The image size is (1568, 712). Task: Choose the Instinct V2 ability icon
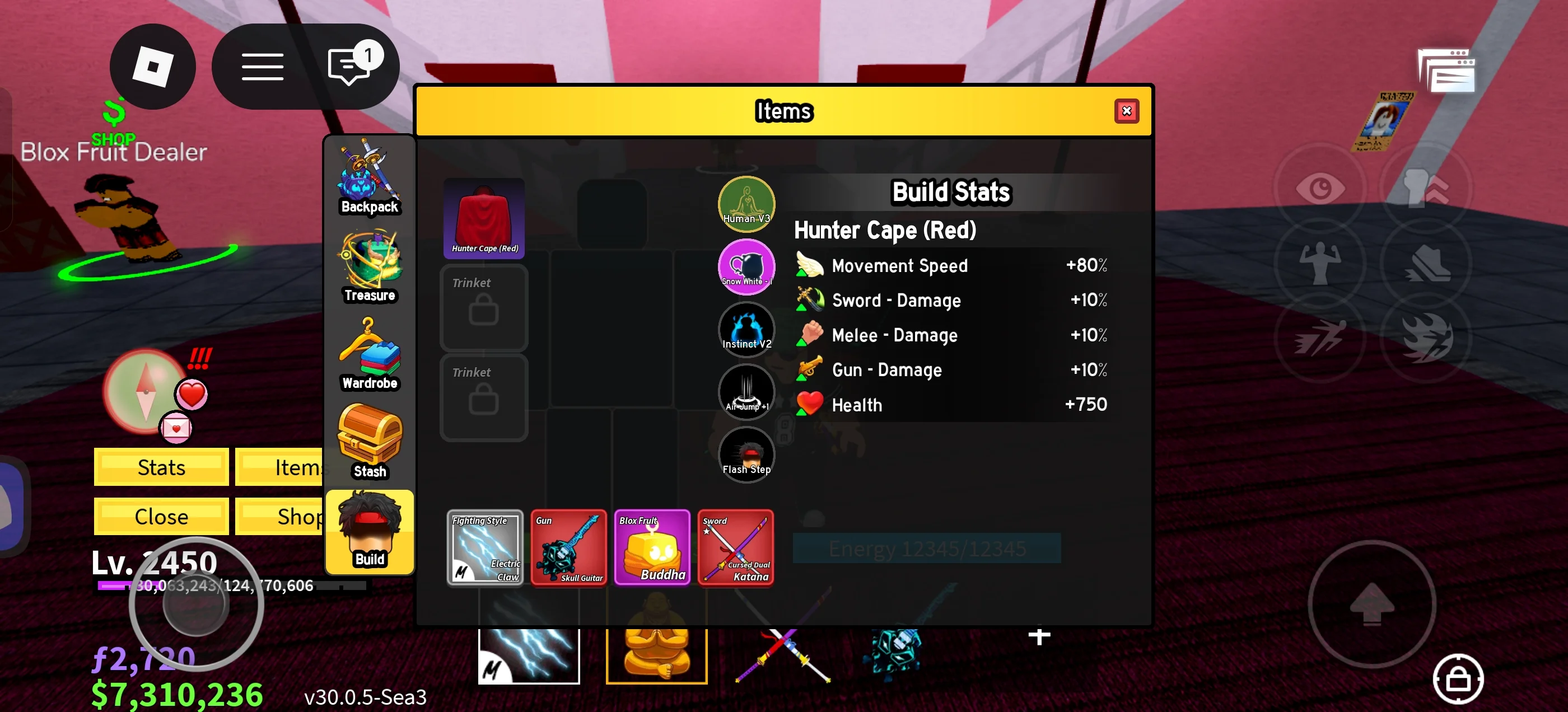pos(746,329)
